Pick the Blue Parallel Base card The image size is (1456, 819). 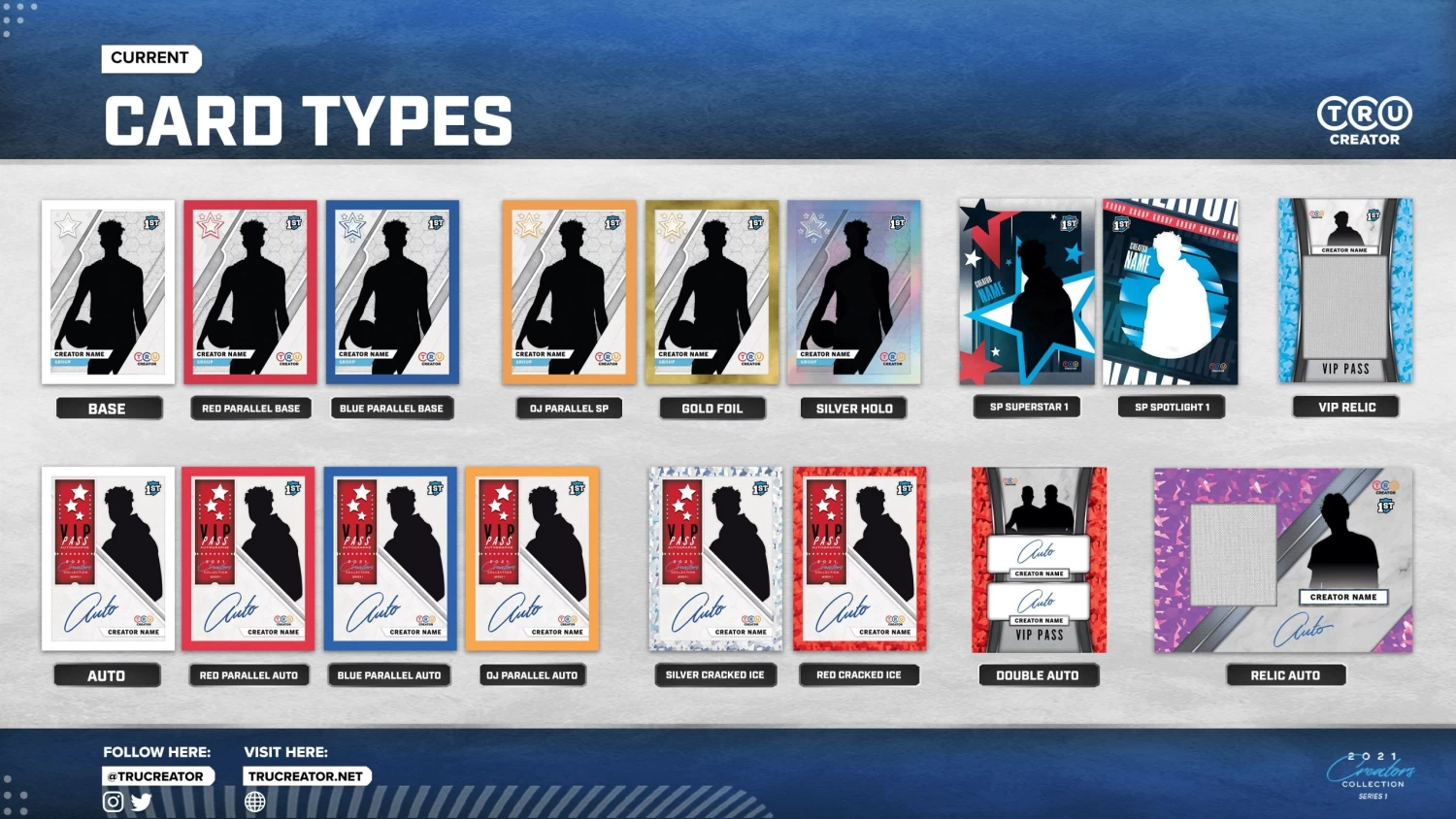pyautogui.click(x=392, y=291)
